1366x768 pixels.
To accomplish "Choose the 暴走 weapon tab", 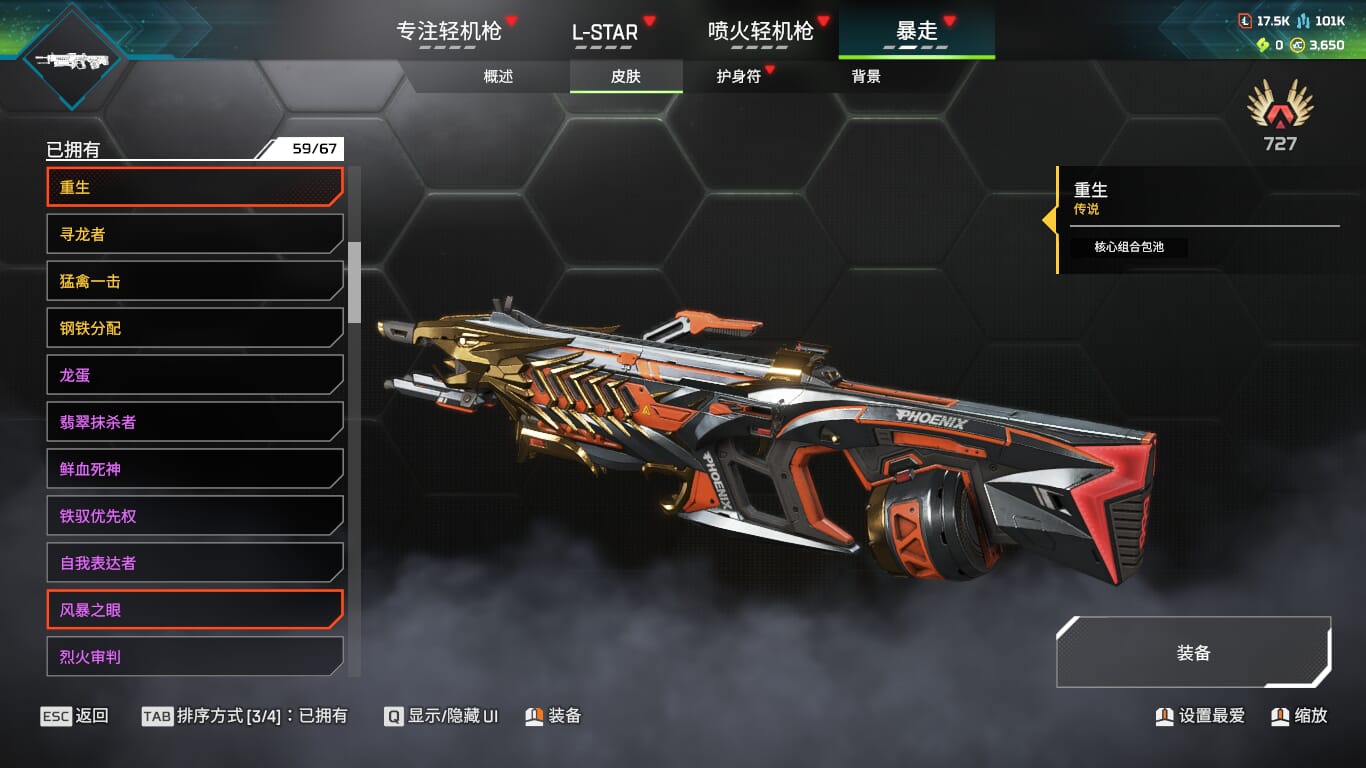I will pyautogui.click(x=916, y=31).
